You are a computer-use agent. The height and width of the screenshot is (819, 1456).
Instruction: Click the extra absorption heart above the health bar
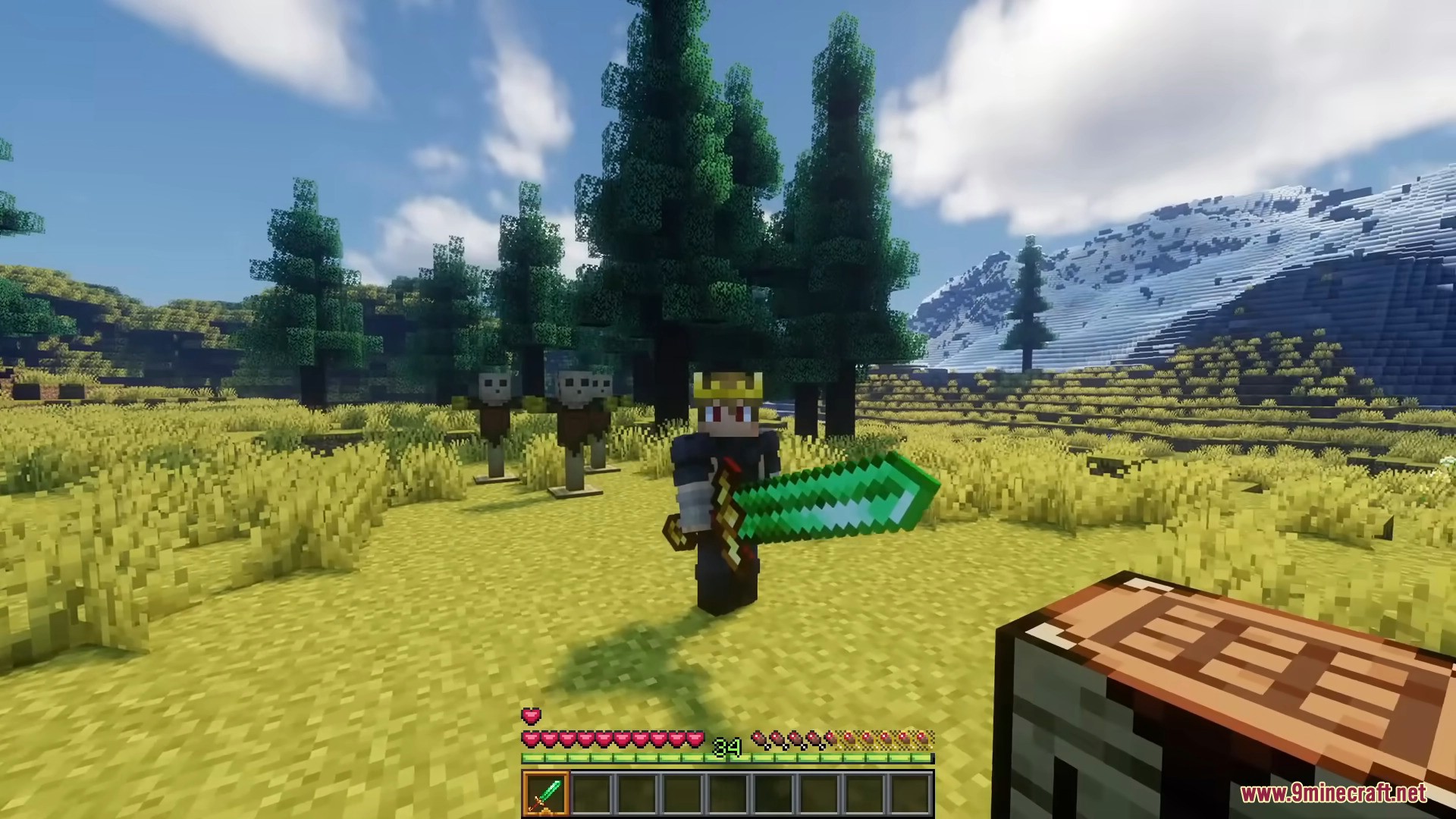pos(531,716)
